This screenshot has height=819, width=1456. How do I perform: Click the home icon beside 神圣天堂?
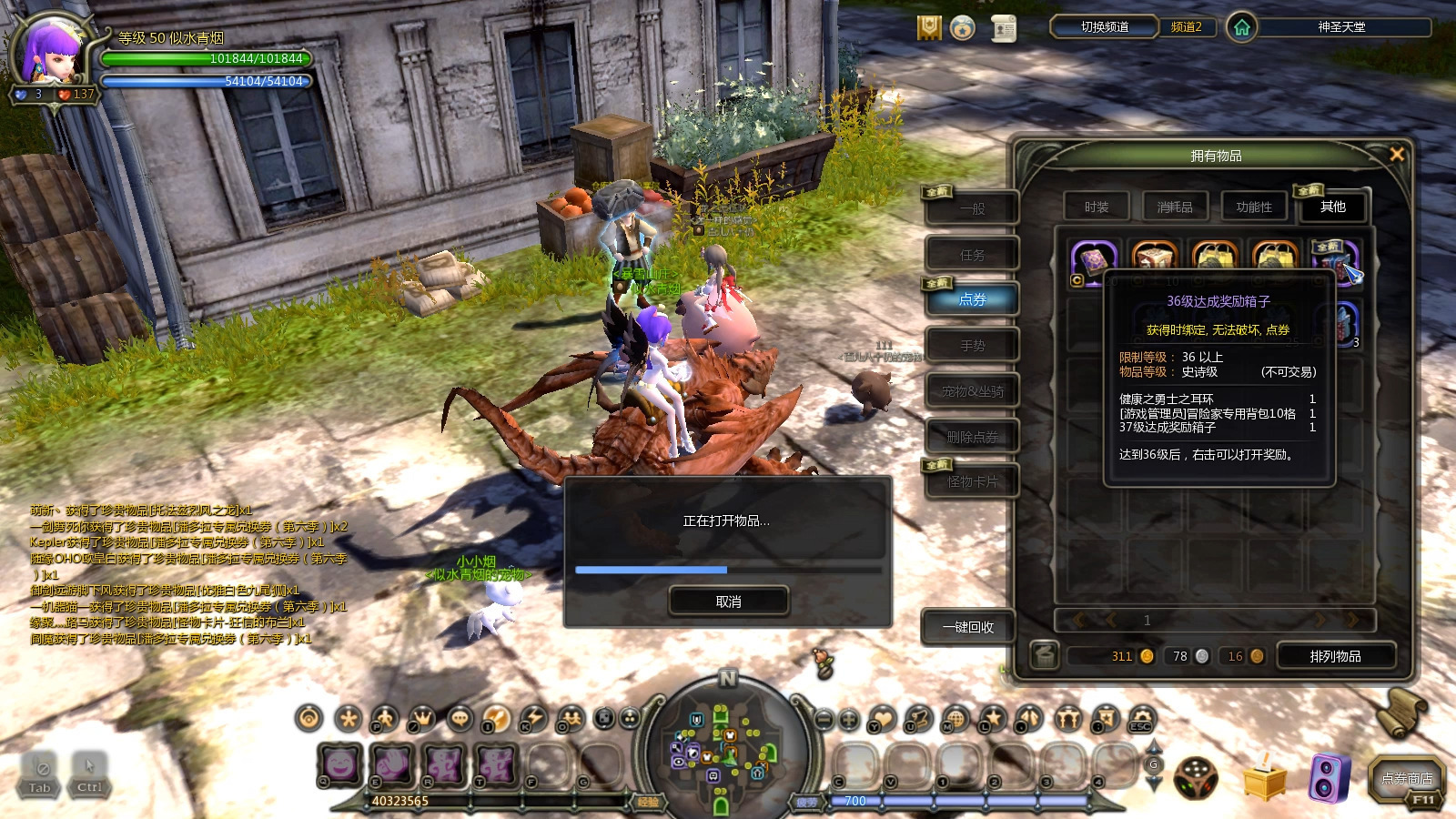pyautogui.click(x=1241, y=27)
